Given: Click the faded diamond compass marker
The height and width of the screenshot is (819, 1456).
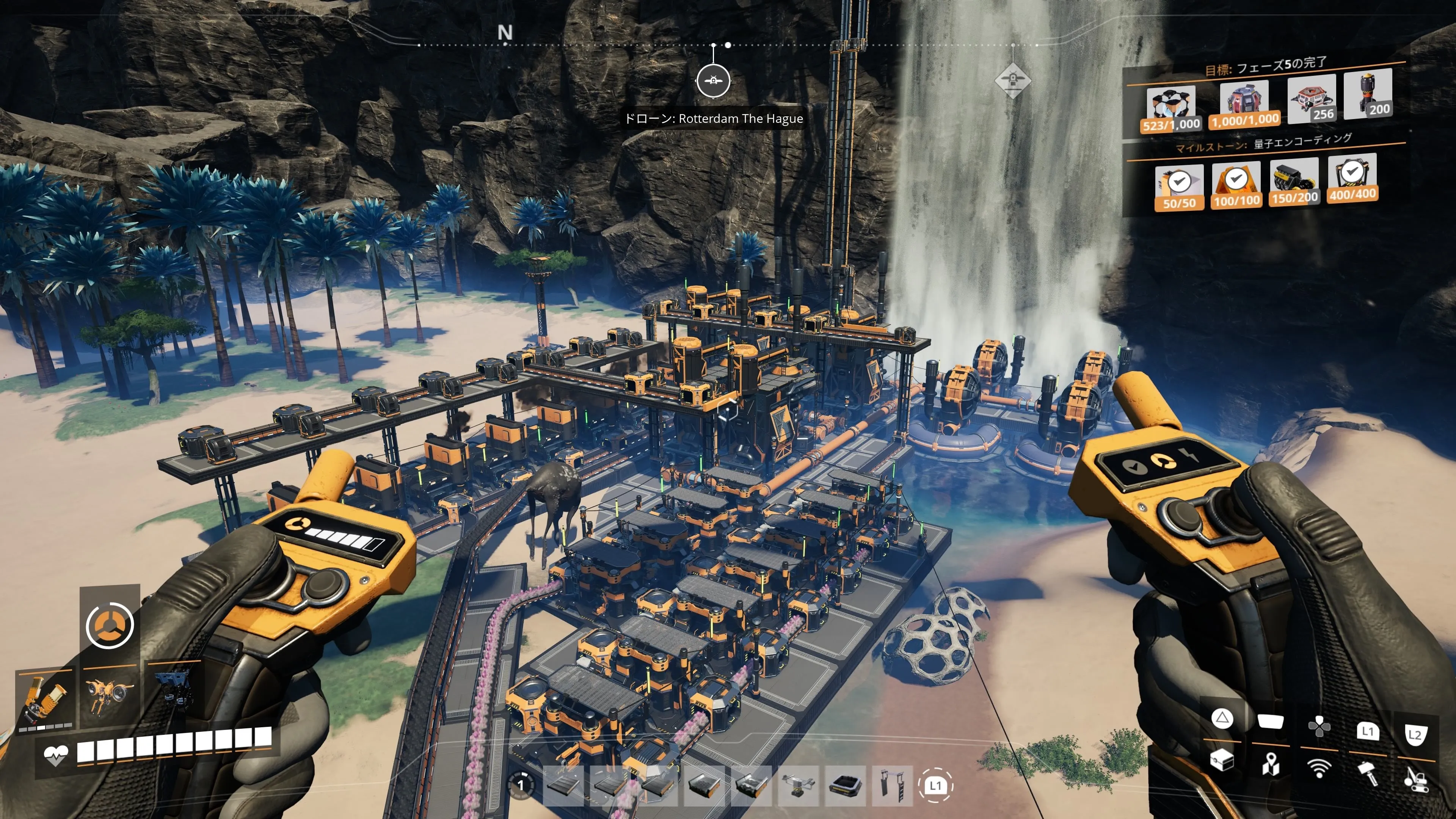Looking at the screenshot, I should point(1012,80).
